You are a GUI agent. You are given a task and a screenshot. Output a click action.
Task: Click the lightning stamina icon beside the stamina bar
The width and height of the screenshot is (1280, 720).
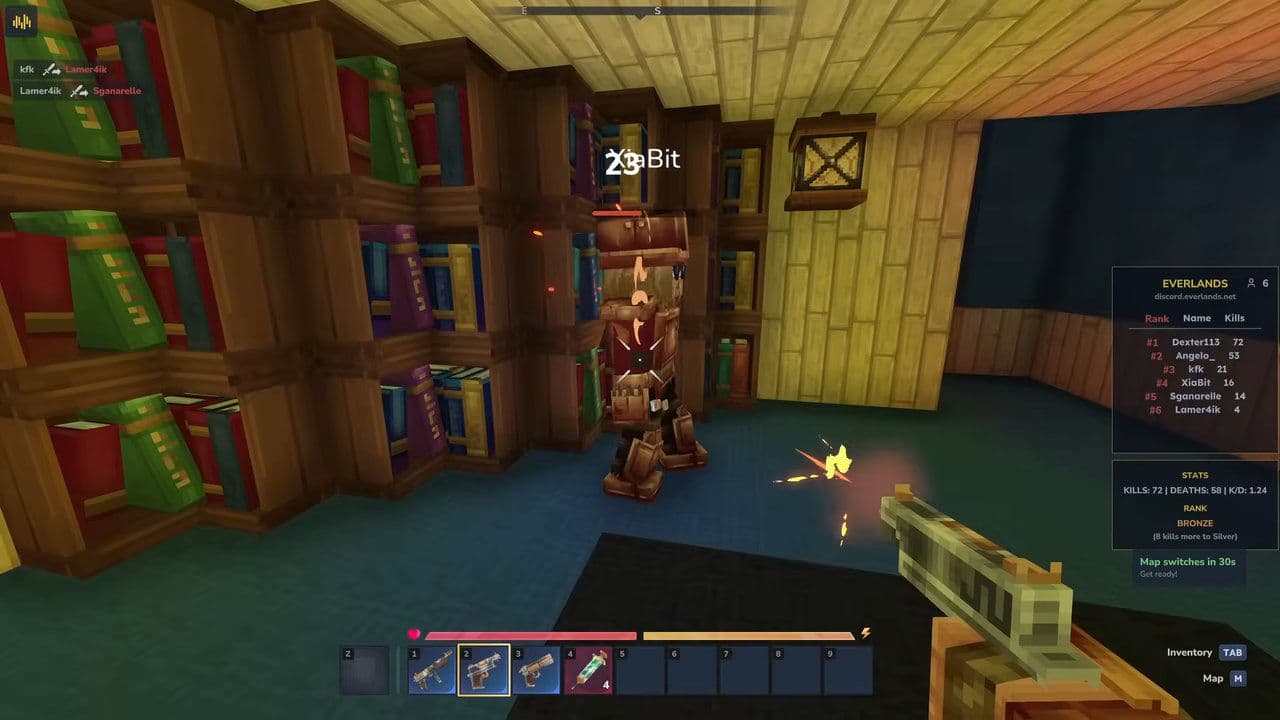[866, 635]
